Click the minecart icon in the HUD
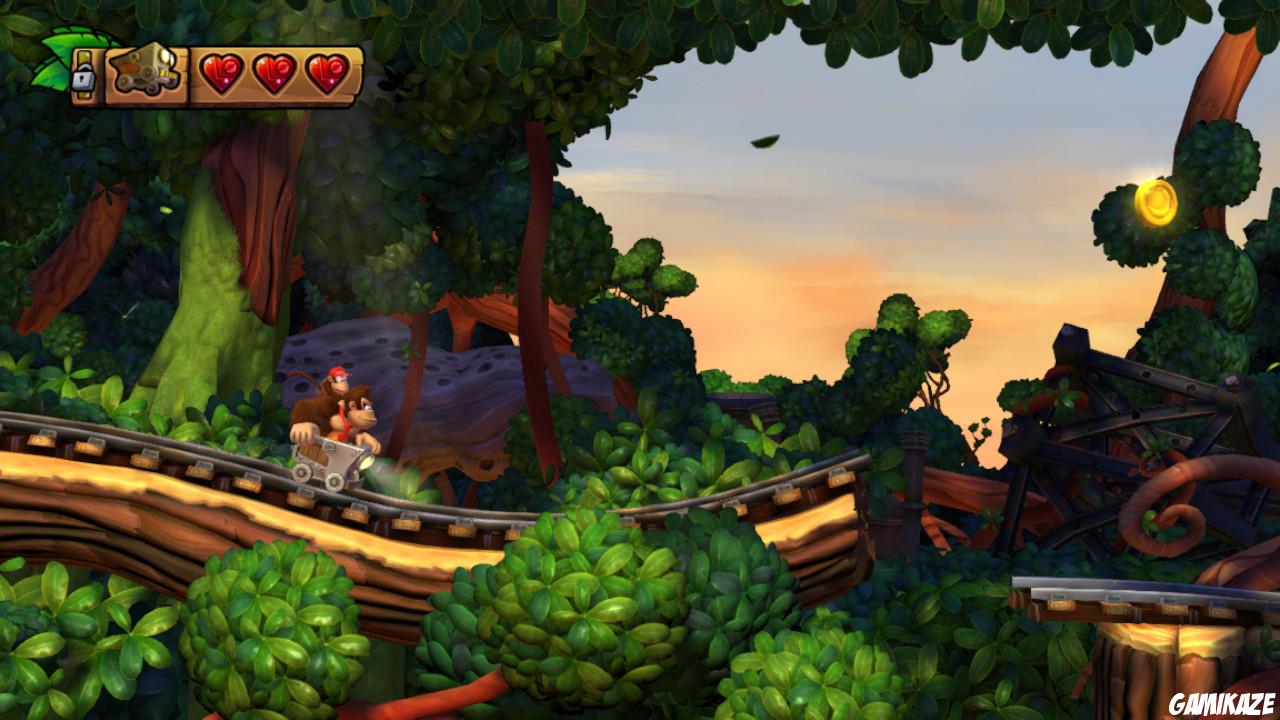1280x720 pixels. tap(145, 68)
